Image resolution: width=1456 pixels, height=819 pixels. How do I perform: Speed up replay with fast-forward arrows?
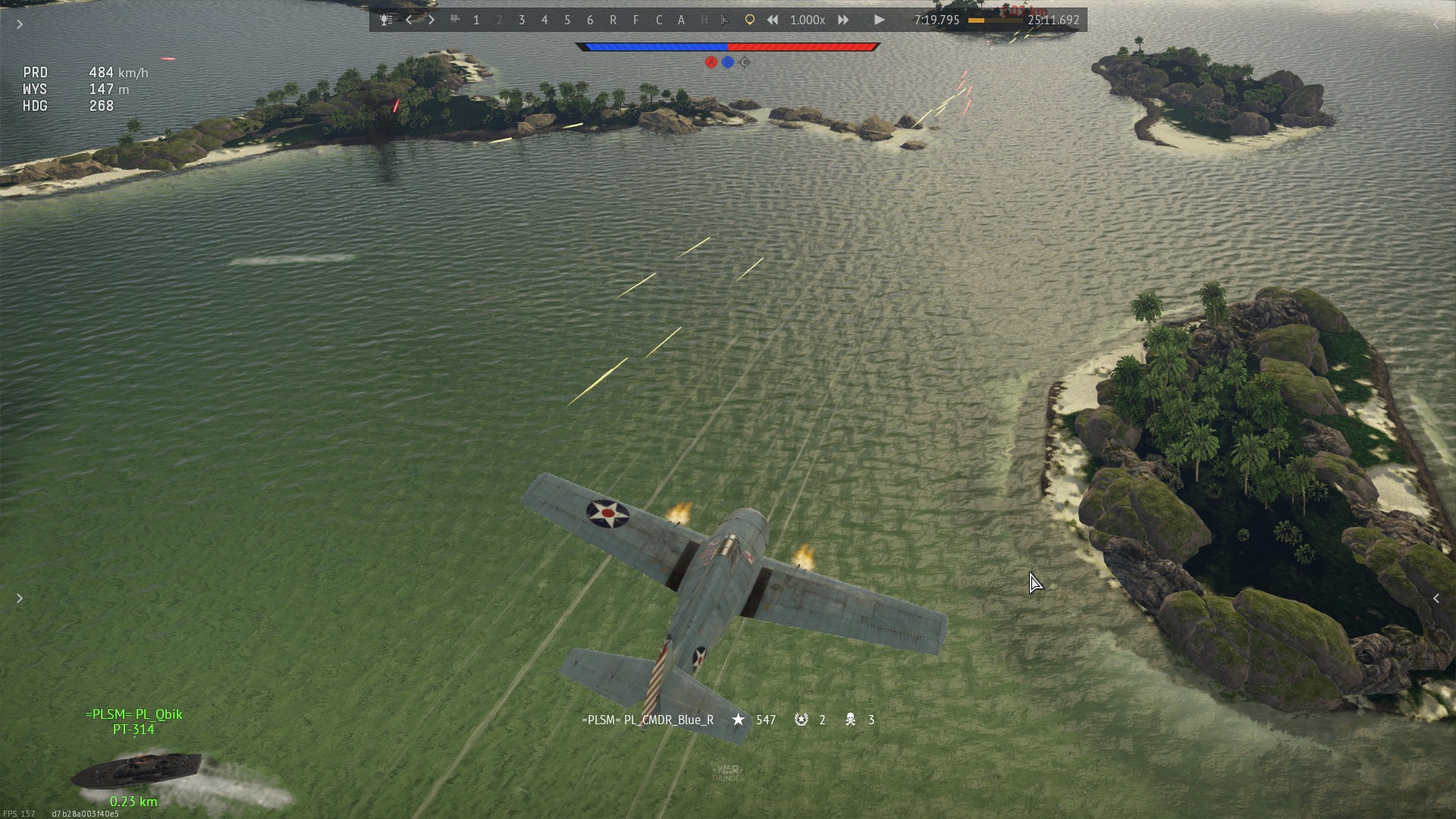pos(843,20)
